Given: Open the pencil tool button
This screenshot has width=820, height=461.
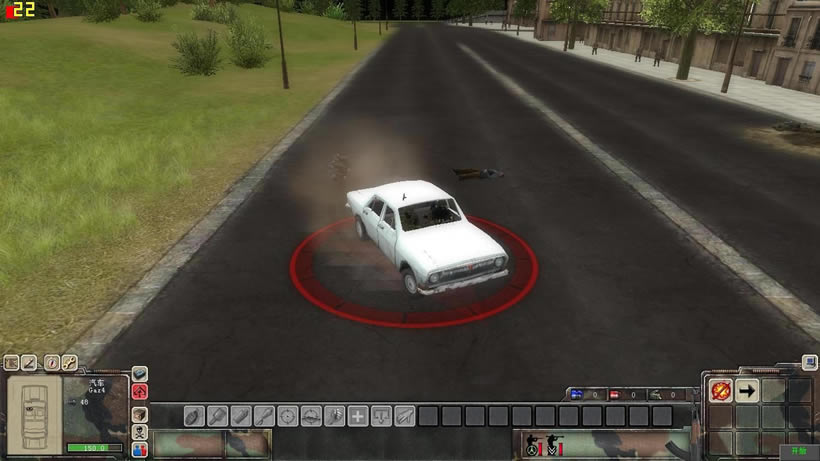Looking at the screenshot, I should click(30, 362).
